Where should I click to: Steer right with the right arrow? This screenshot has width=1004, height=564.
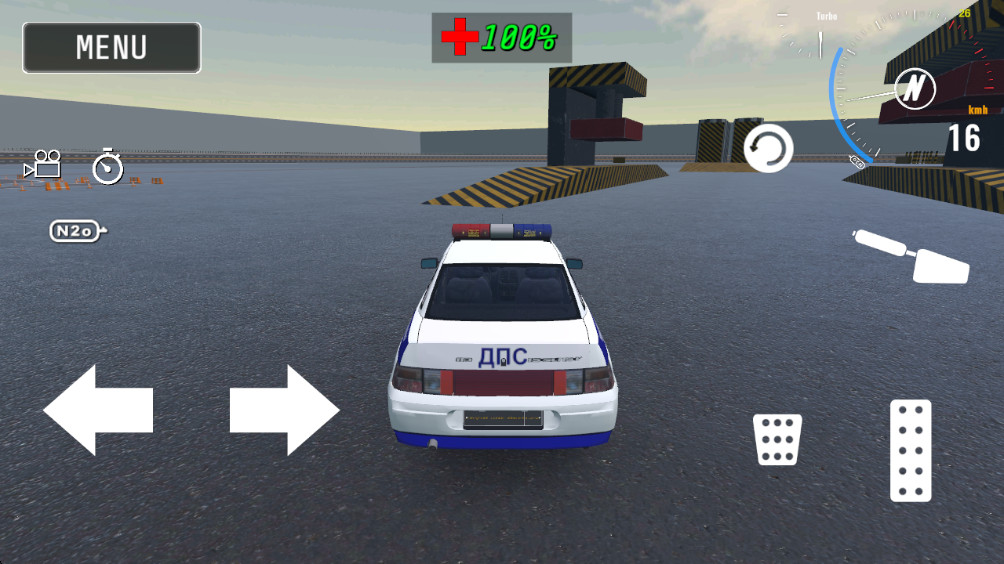pos(285,410)
